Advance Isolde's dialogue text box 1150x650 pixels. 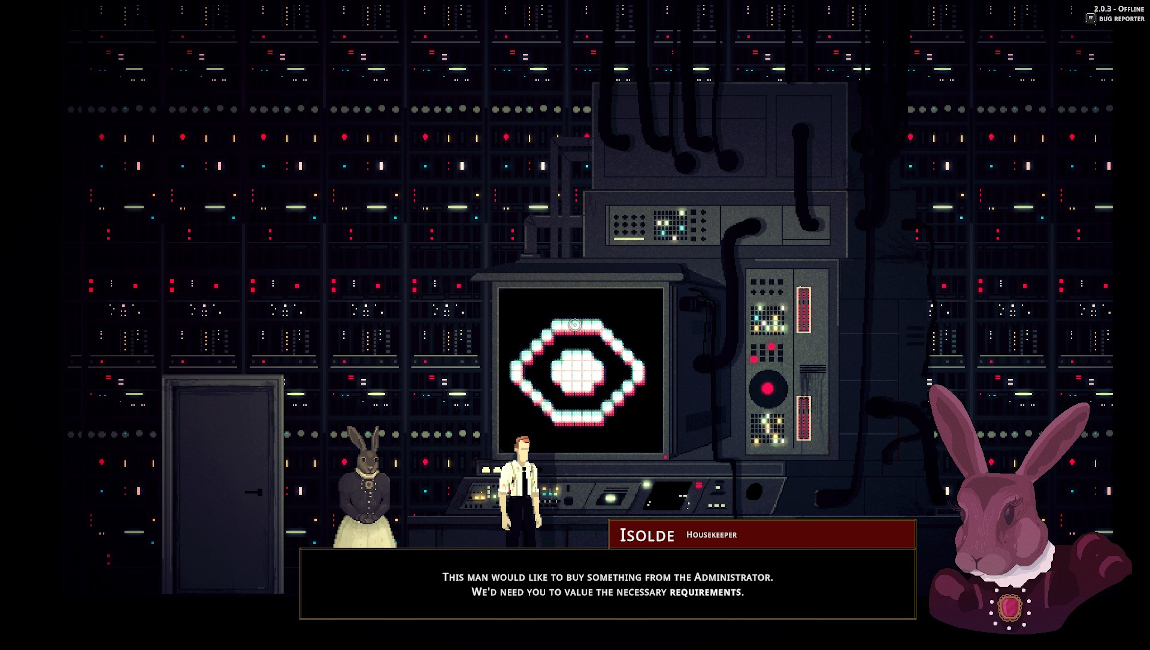coord(607,584)
